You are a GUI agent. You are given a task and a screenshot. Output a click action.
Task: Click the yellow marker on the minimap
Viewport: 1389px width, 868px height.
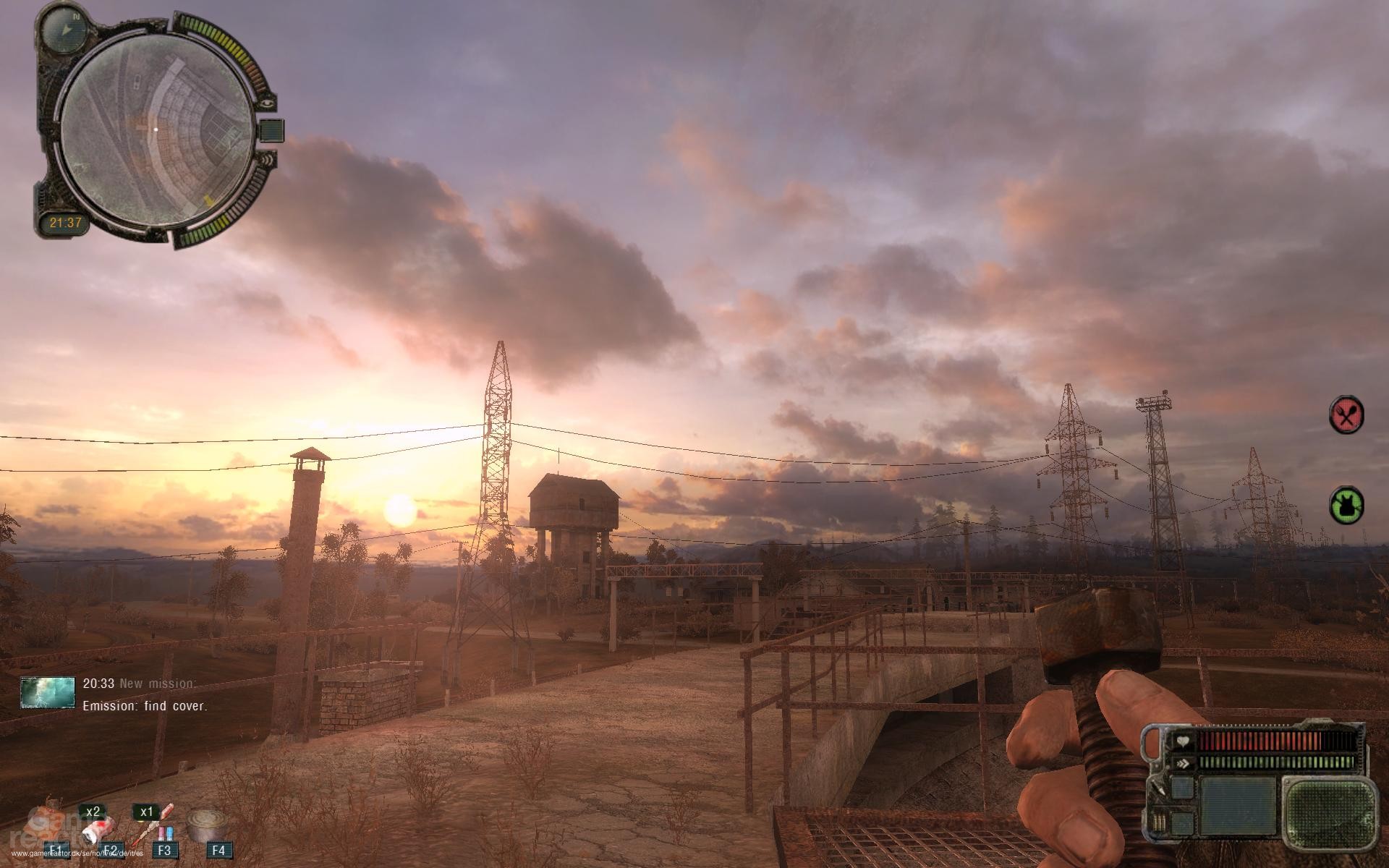(x=210, y=198)
